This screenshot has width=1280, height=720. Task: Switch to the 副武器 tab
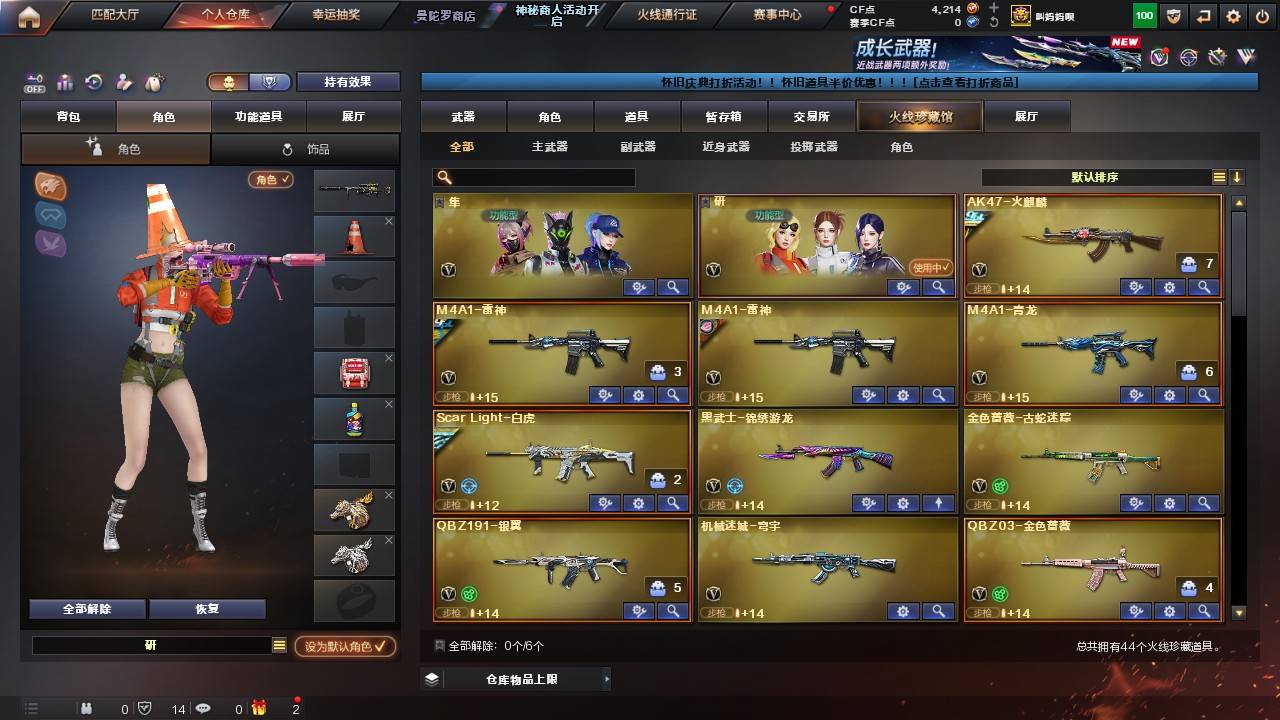pos(636,147)
